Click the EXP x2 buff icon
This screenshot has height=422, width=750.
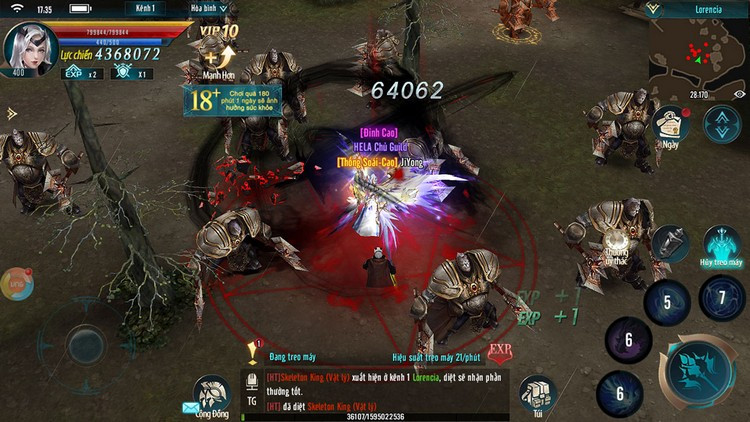(81, 73)
